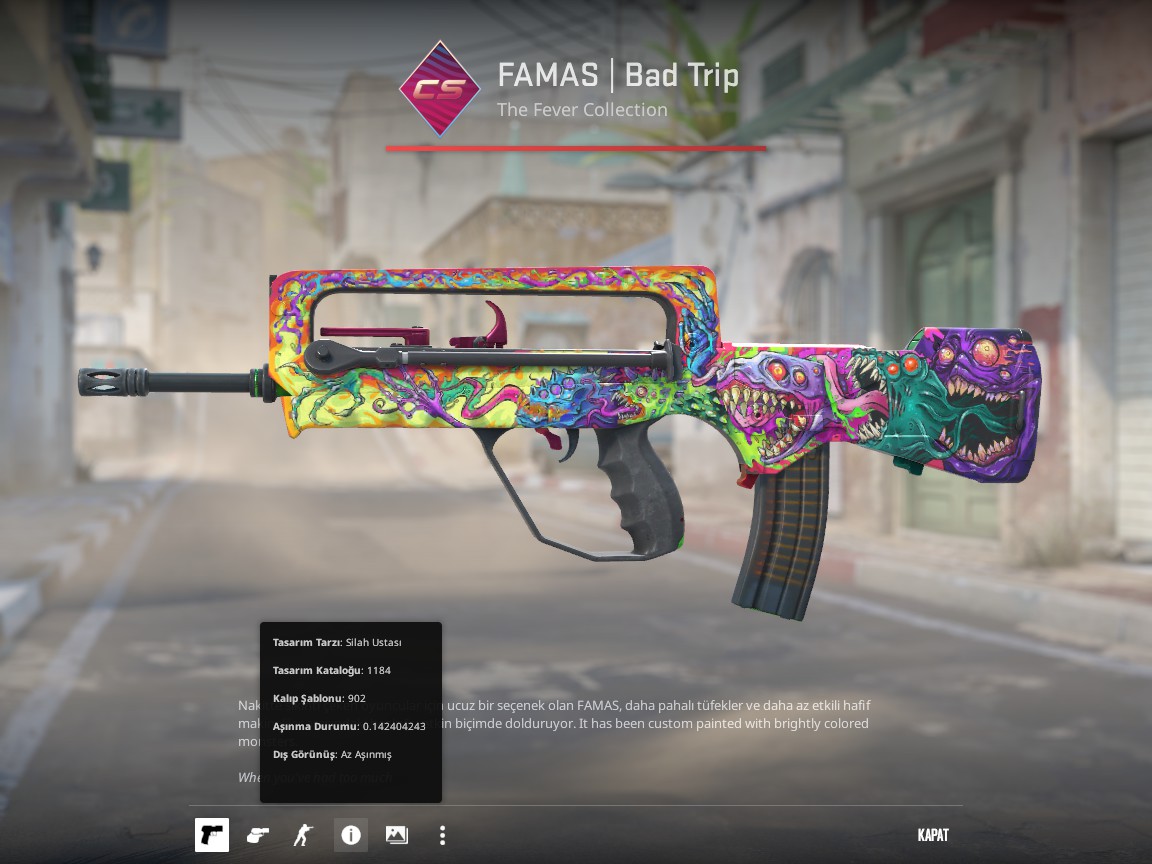Show the weapon on the character model
The image size is (1152, 864).
tap(303, 835)
